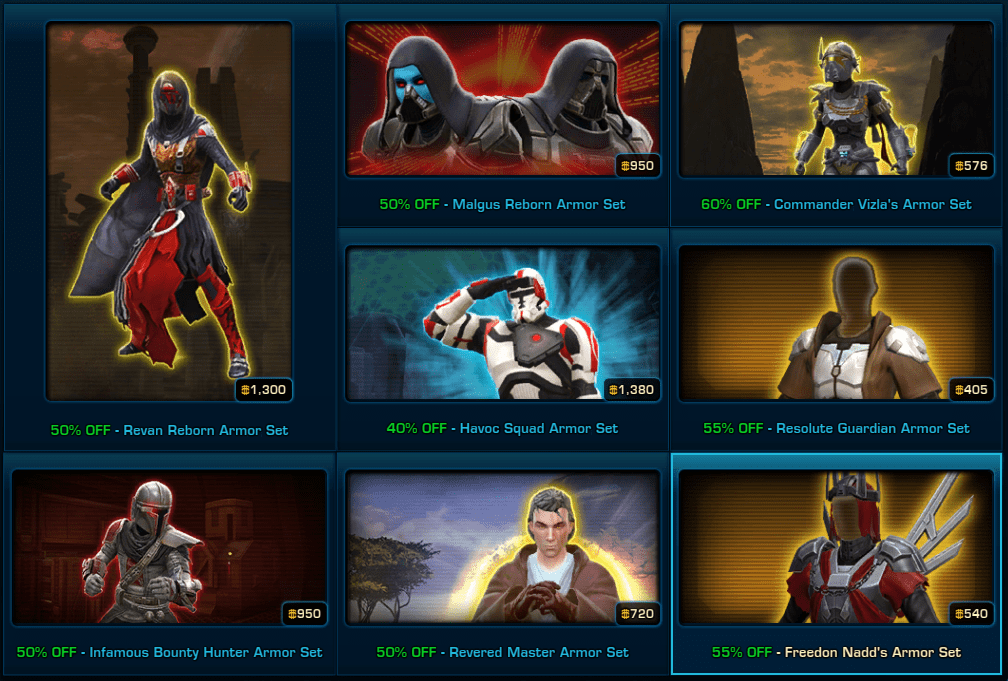Click the 1,300 coin price on Revan Reborn
This screenshot has height=681, width=1008.
(265, 389)
